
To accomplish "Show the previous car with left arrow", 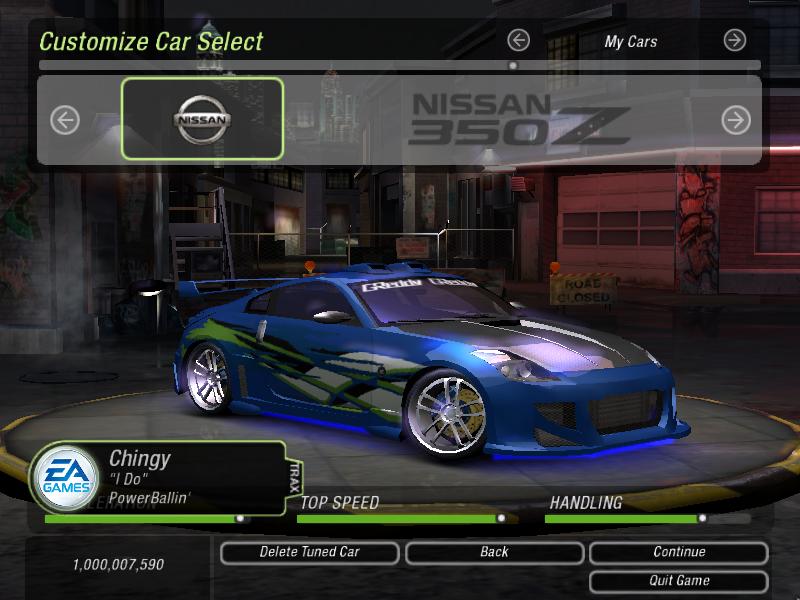I will click(65, 120).
